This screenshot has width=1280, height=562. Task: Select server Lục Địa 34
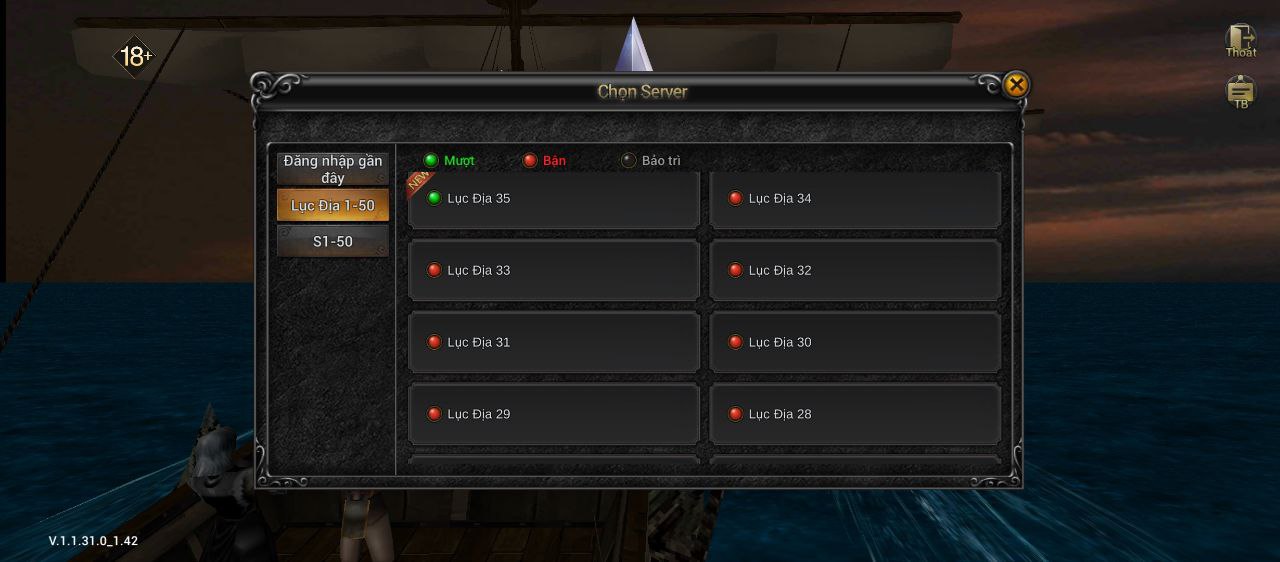(x=854, y=199)
